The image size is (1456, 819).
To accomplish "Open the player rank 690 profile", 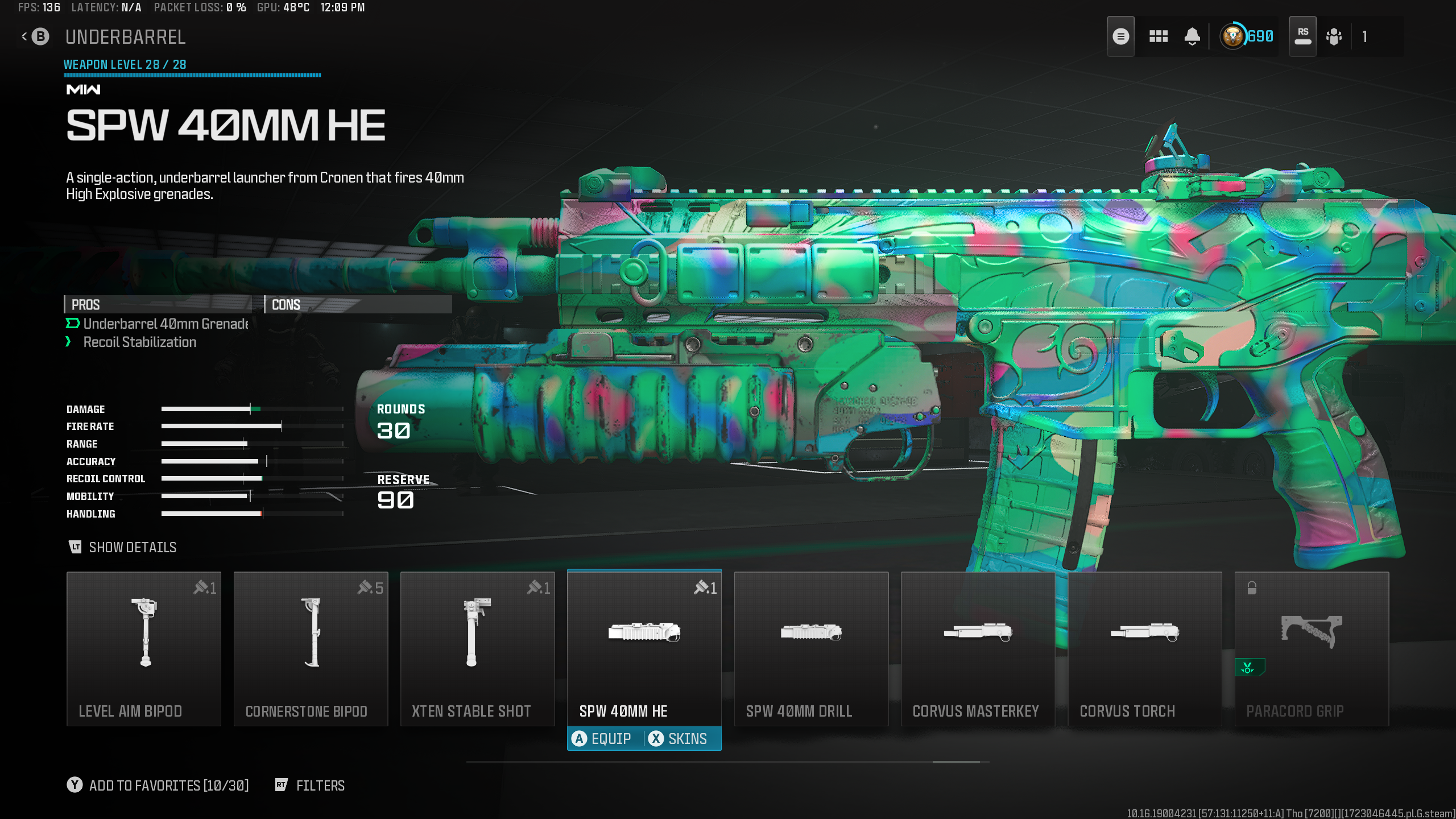I will tap(1247, 37).
